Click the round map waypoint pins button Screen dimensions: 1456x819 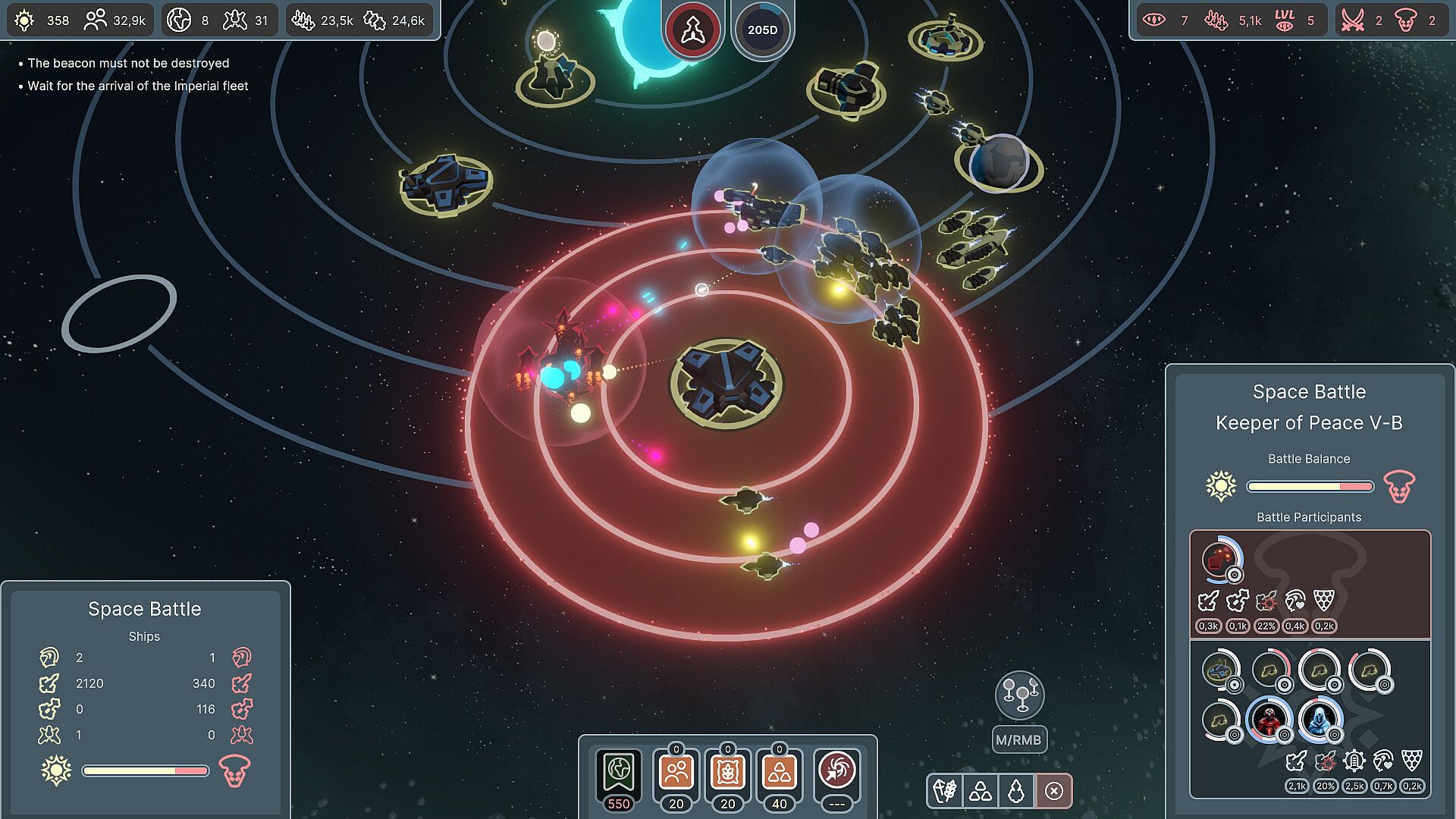1019,695
